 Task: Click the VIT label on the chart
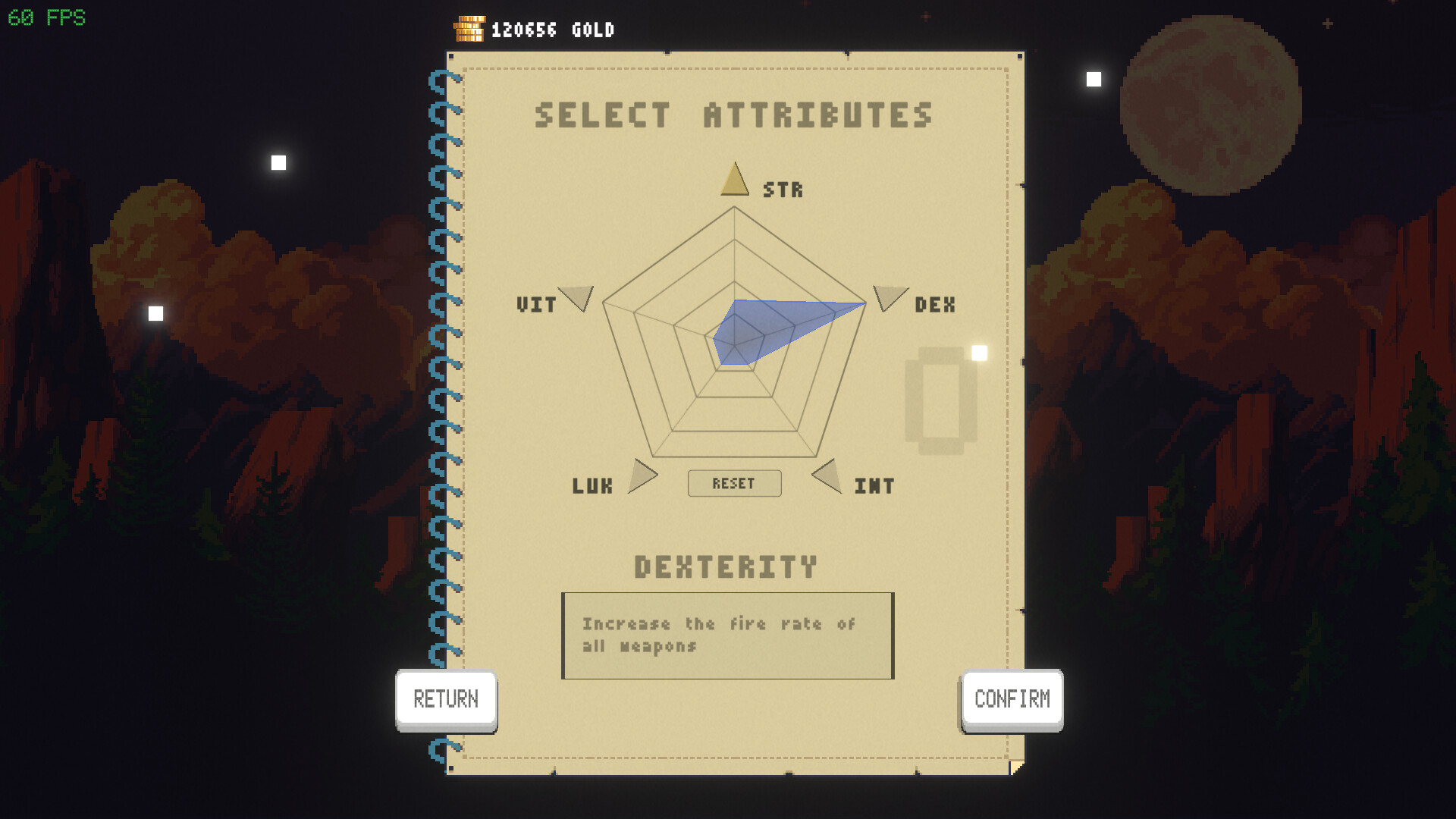535,305
